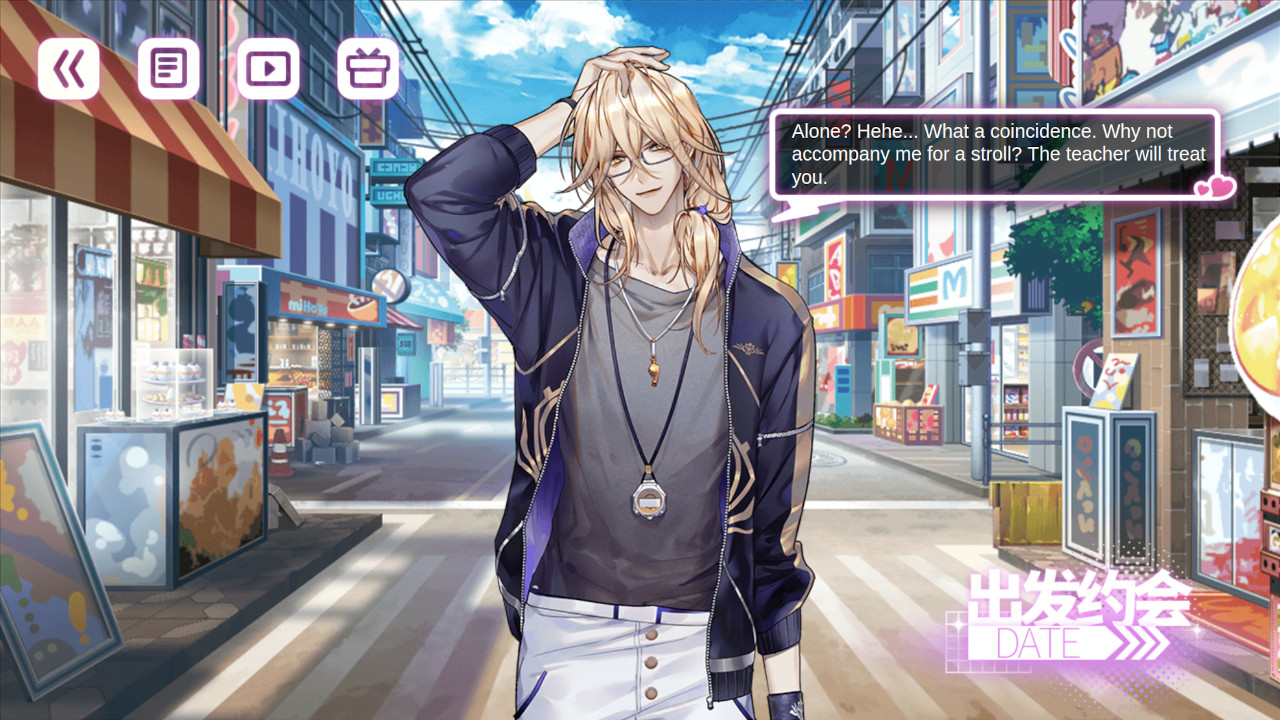Open the gift box icon
The width and height of the screenshot is (1280, 720).
(x=368, y=69)
